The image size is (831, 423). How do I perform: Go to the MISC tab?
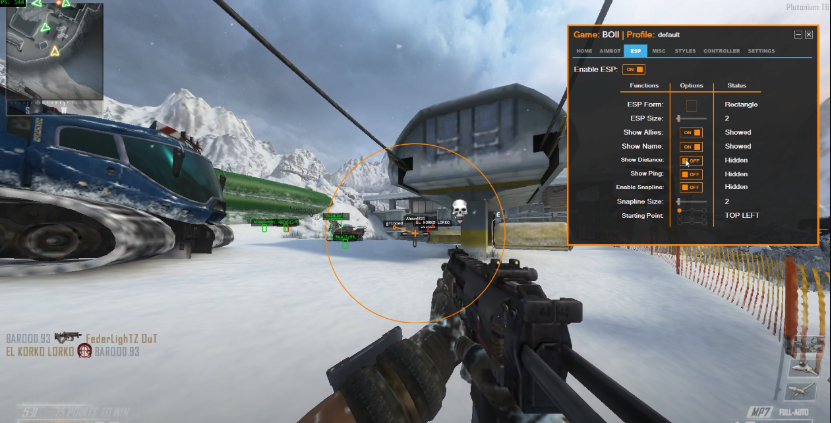pyautogui.click(x=658, y=50)
